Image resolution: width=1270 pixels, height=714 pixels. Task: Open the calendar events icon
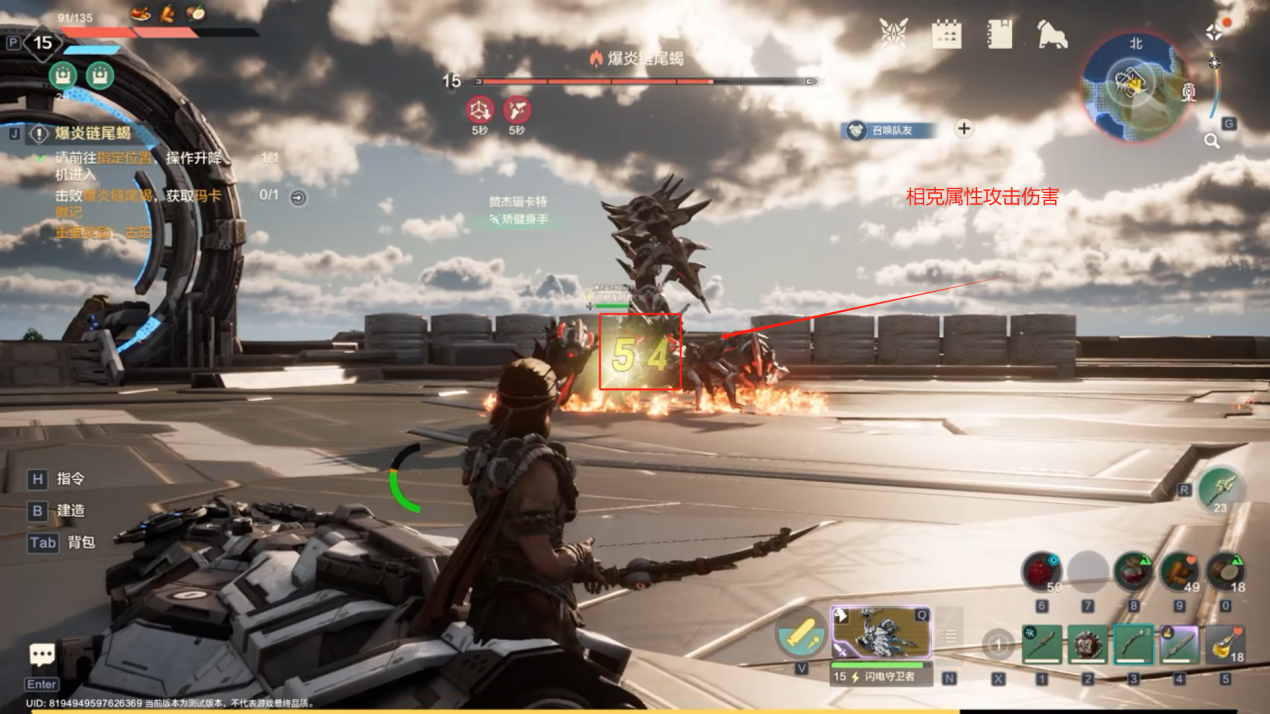[946, 34]
